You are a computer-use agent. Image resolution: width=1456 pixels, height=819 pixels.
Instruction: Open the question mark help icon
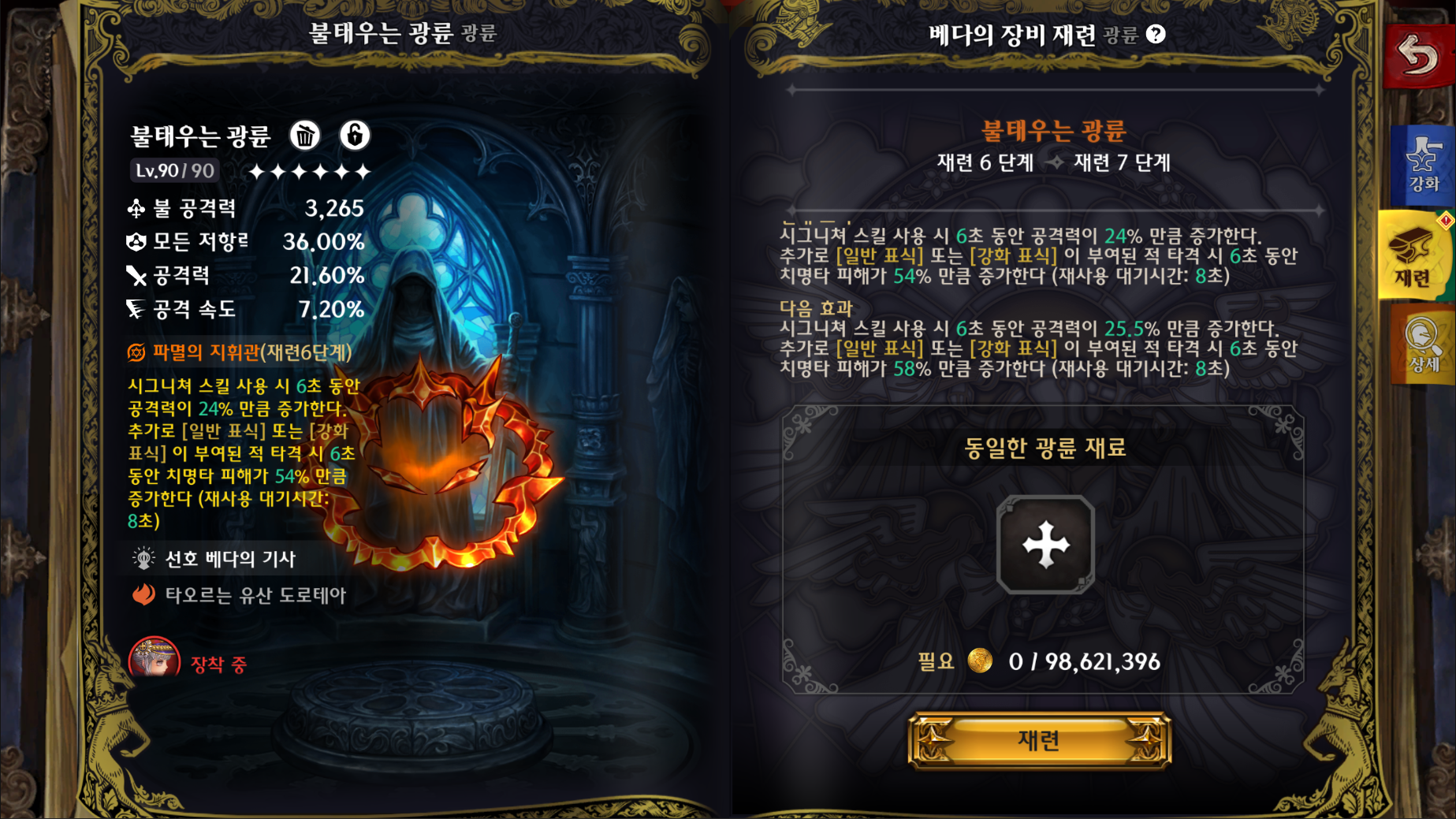click(1156, 34)
